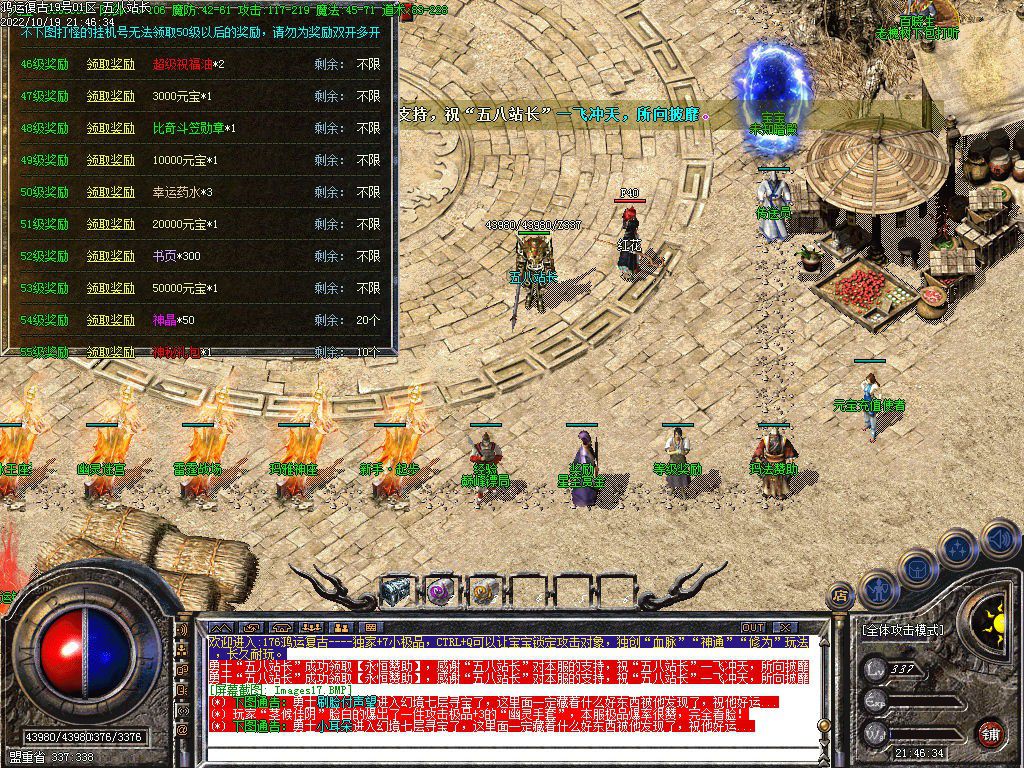Open the shop with the 店 button
The image size is (1024, 768).
click(841, 597)
